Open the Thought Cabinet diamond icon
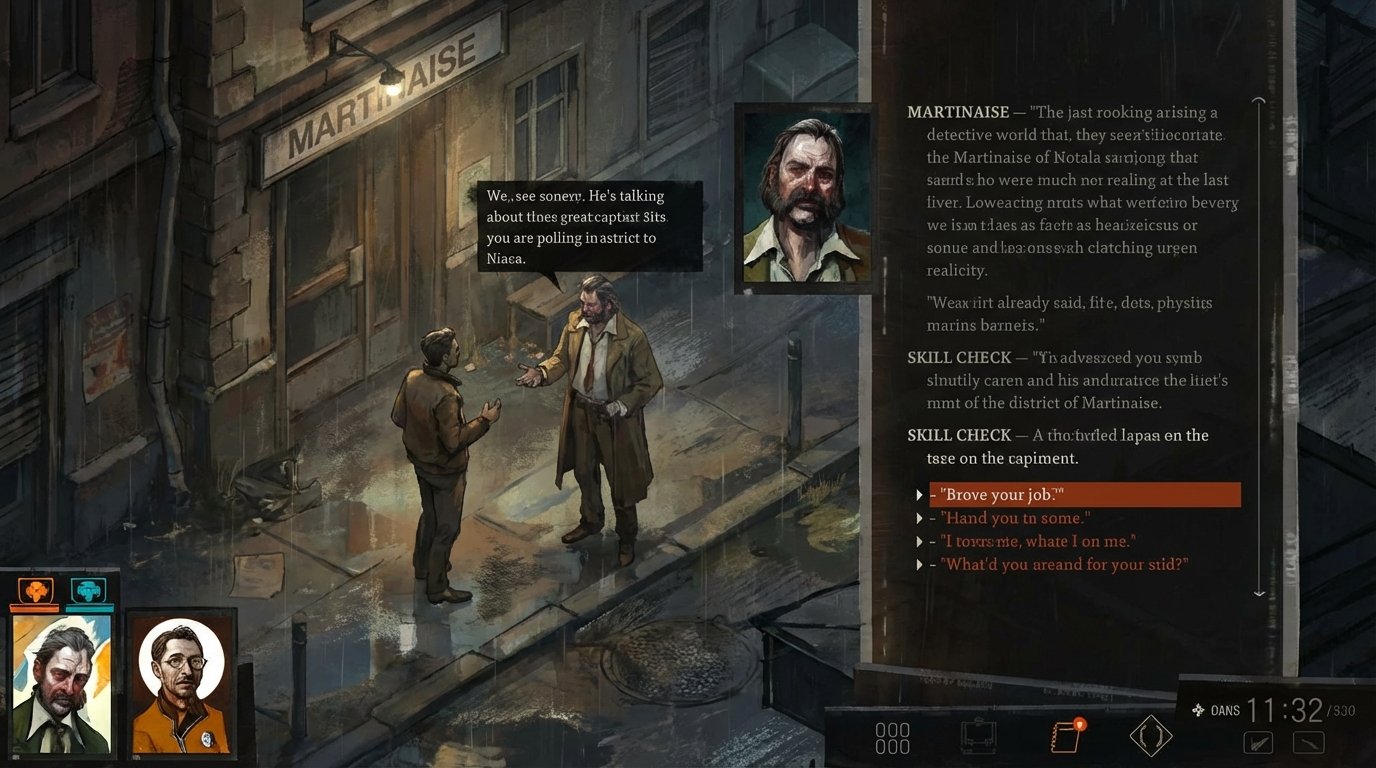The height and width of the screenshot is (768, 1376). 1150,735
